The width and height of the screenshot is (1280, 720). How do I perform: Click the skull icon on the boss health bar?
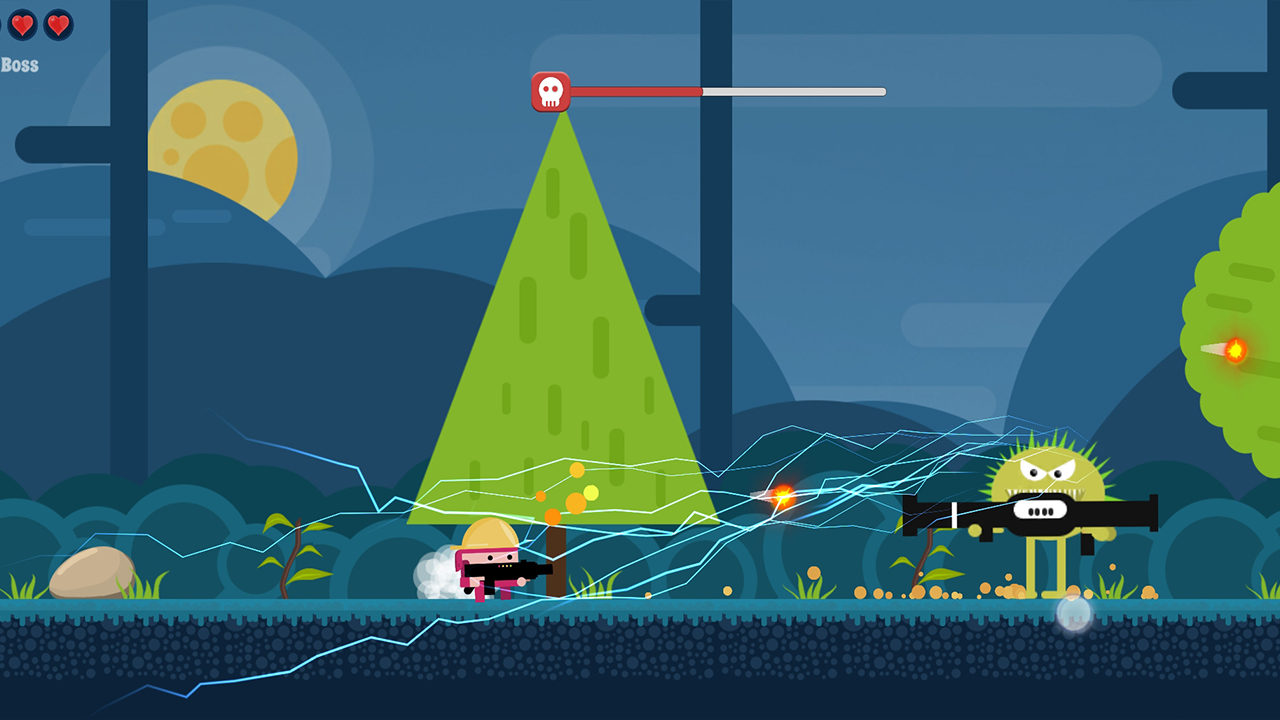[551, 90]
